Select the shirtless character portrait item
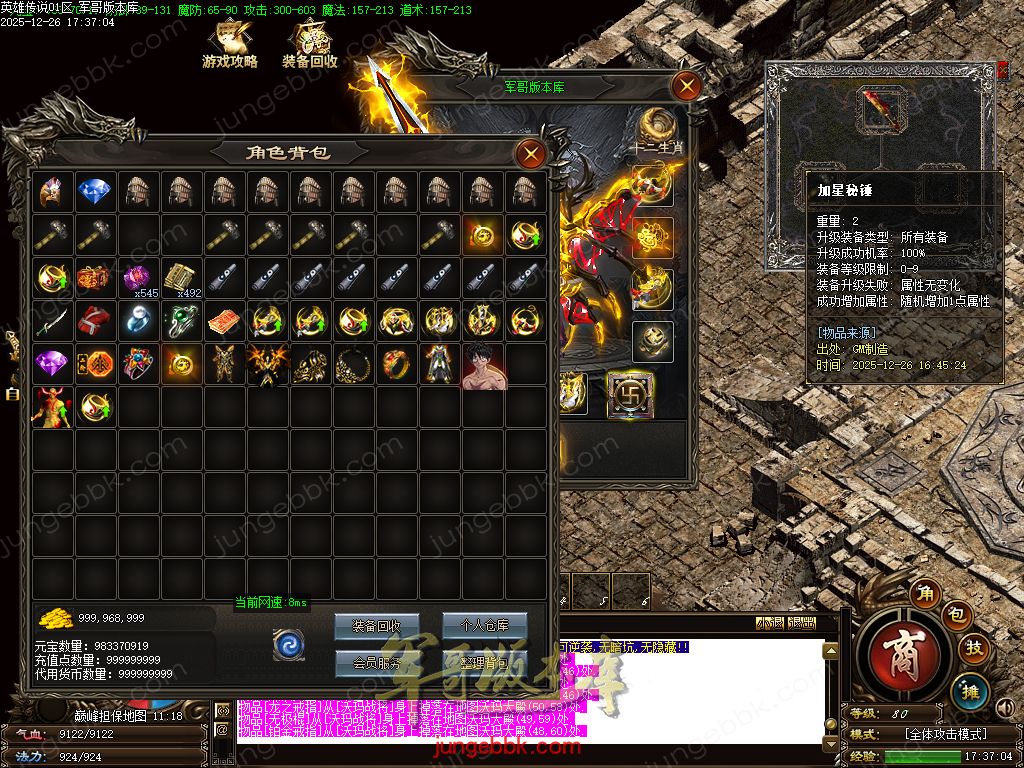Viewport: 1024px width, 768px height. pyautogui.click(x=482, y=365)
